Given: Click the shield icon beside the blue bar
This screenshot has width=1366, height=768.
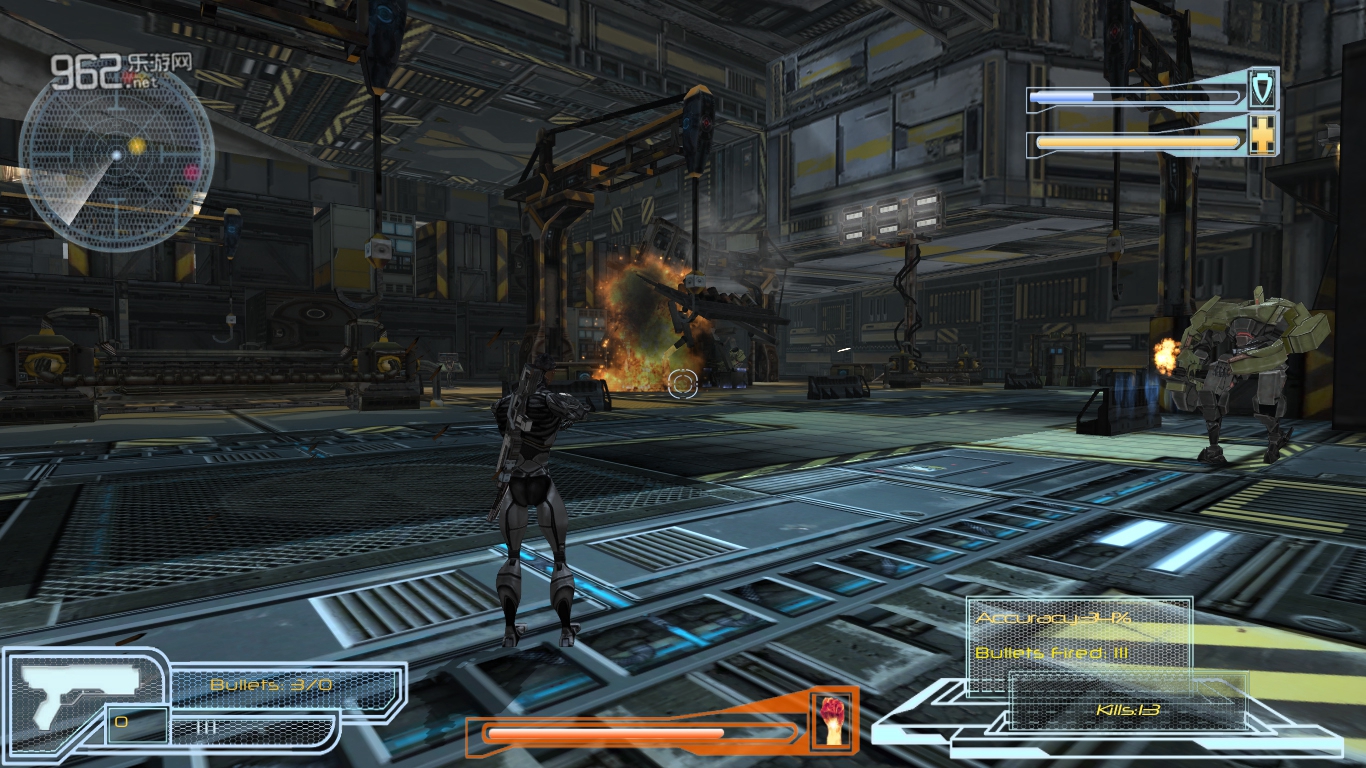Looking at the screenshot, I should (1263, 90).
